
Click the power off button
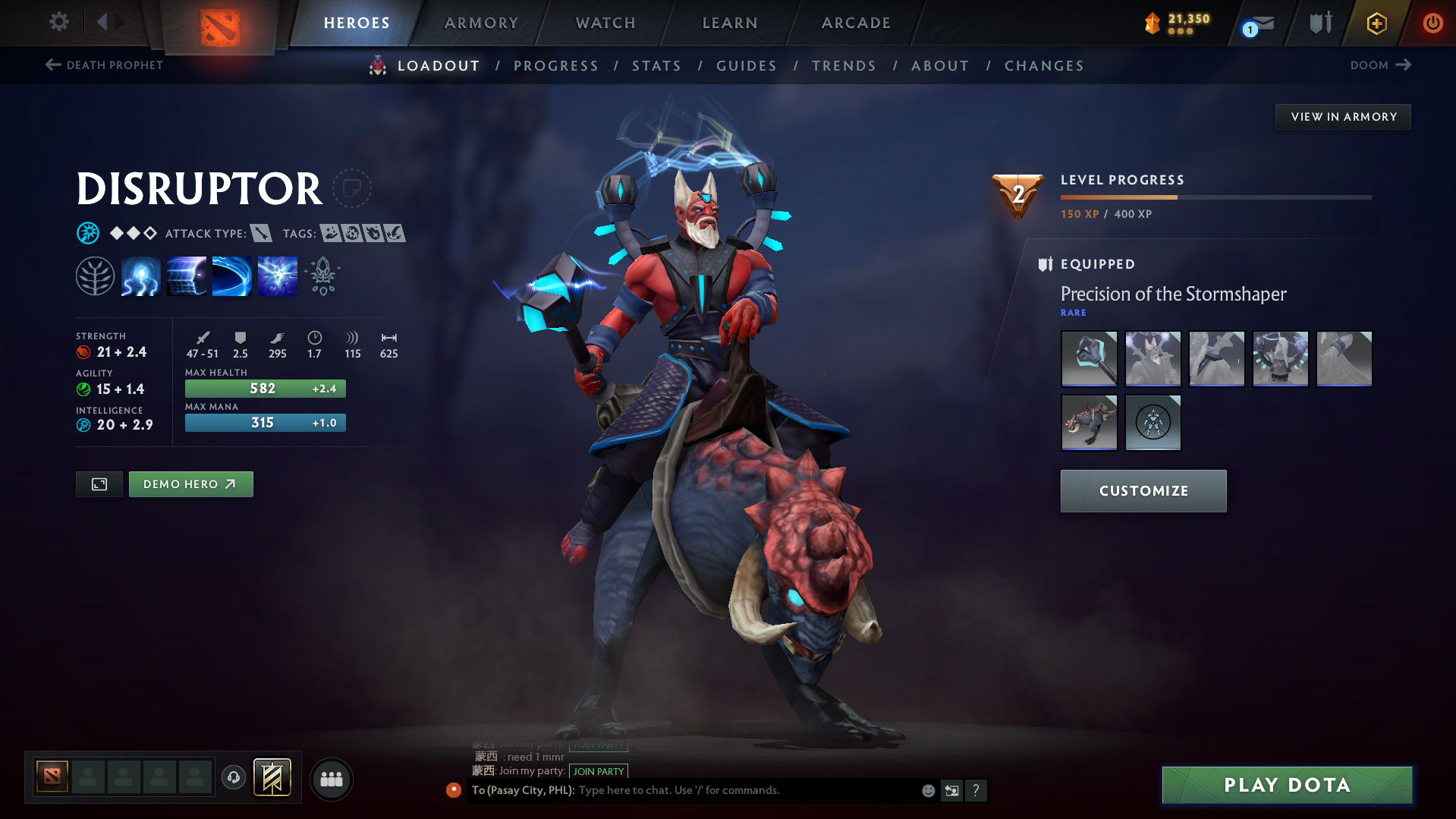1432,23
